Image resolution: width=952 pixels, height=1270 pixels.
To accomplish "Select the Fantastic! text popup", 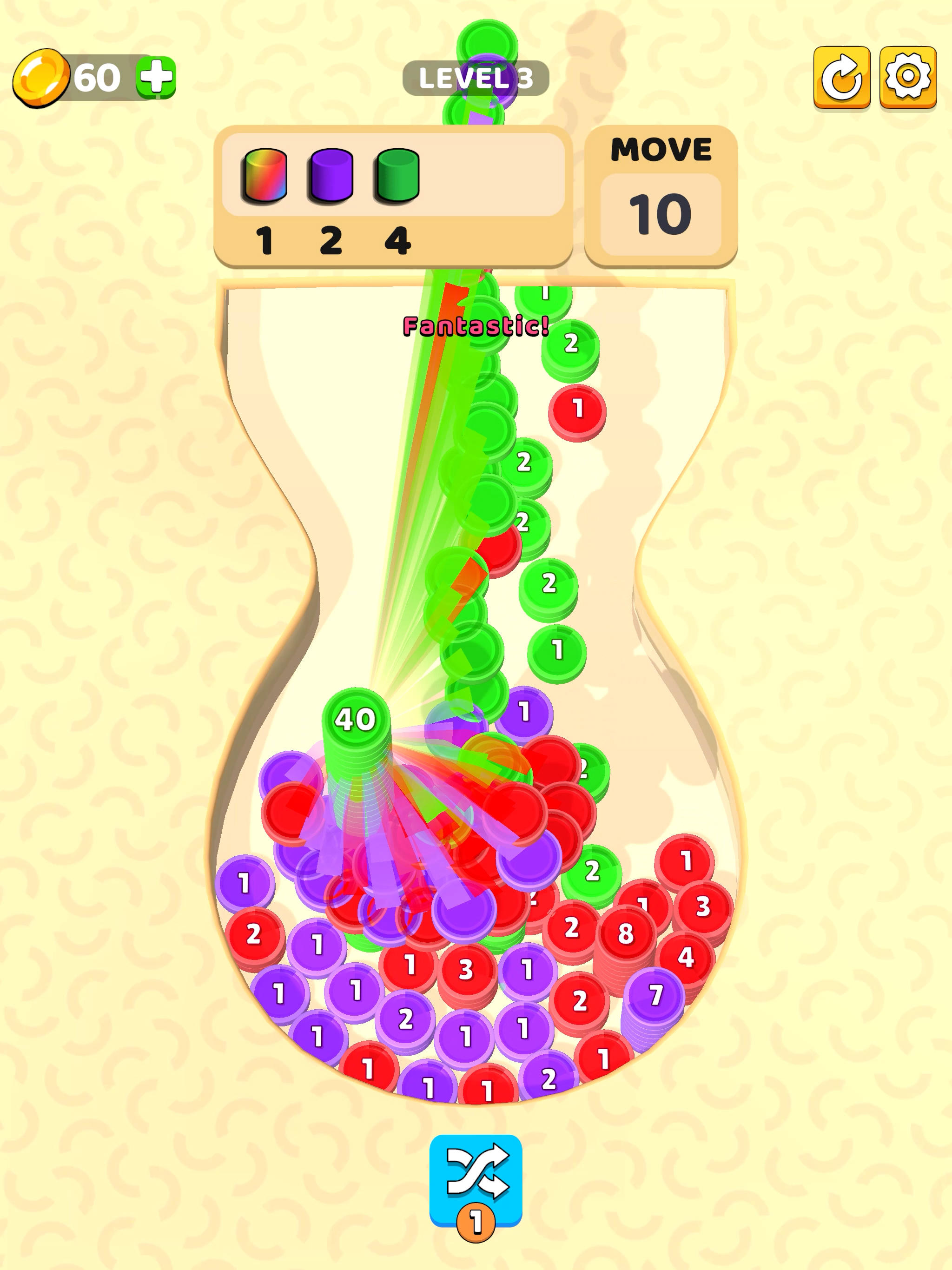I will point(475,326).
